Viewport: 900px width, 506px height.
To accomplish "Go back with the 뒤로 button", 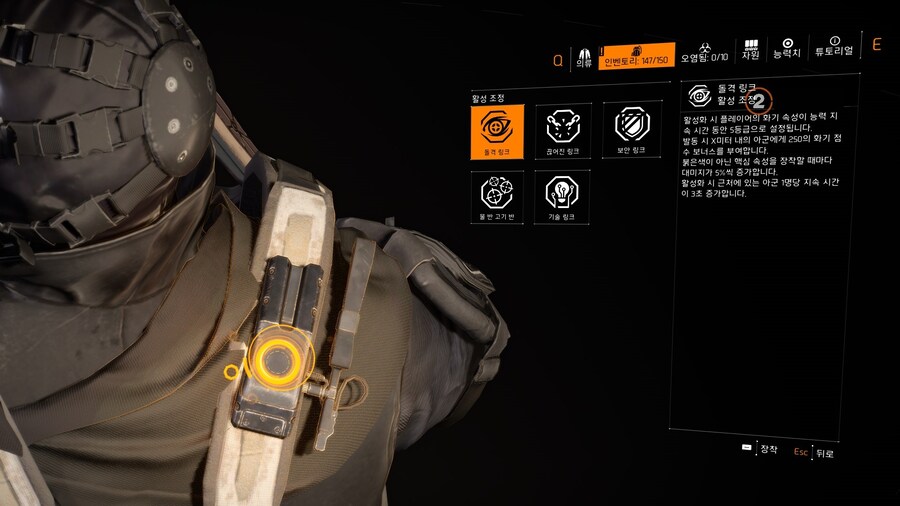I will (x=814, y=452).
